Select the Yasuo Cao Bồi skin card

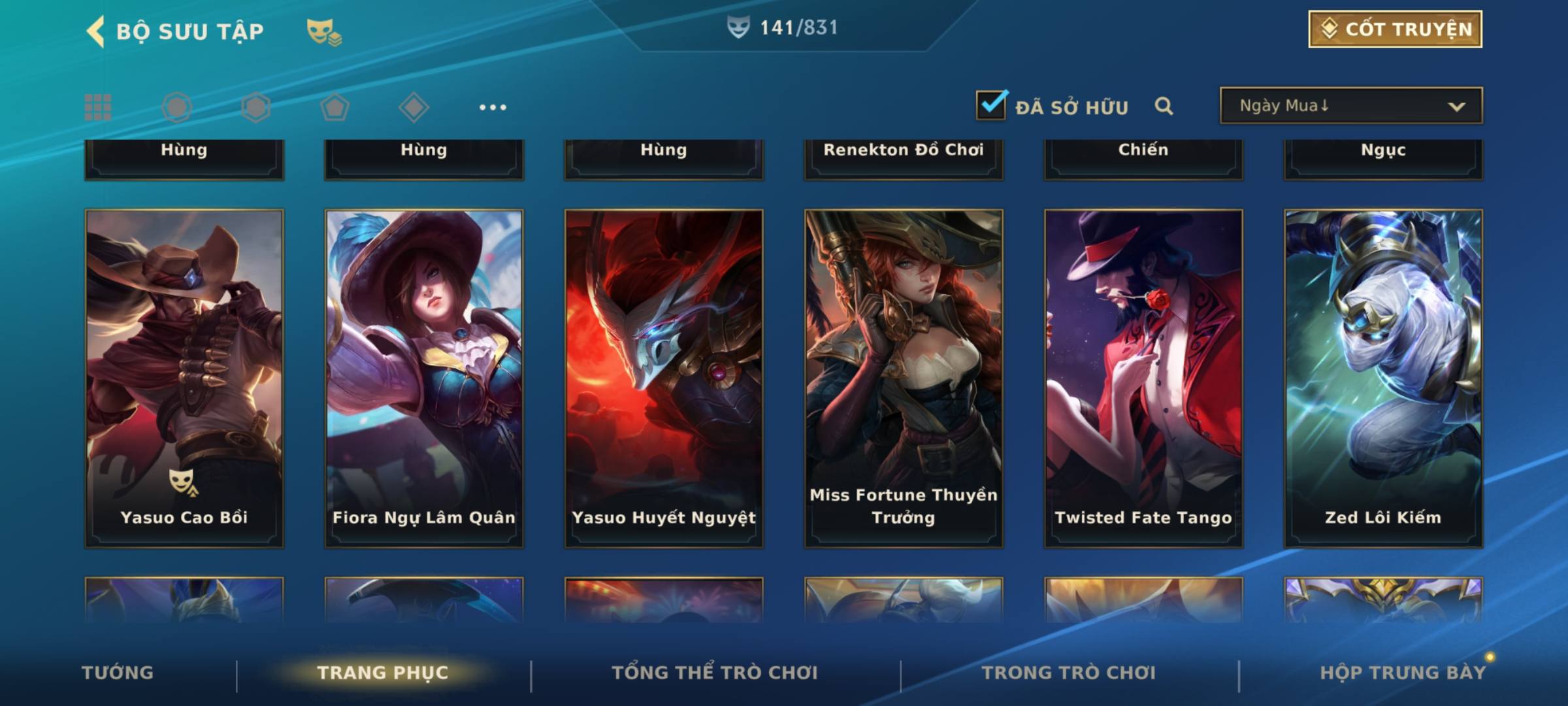click(x=184, y=378)
